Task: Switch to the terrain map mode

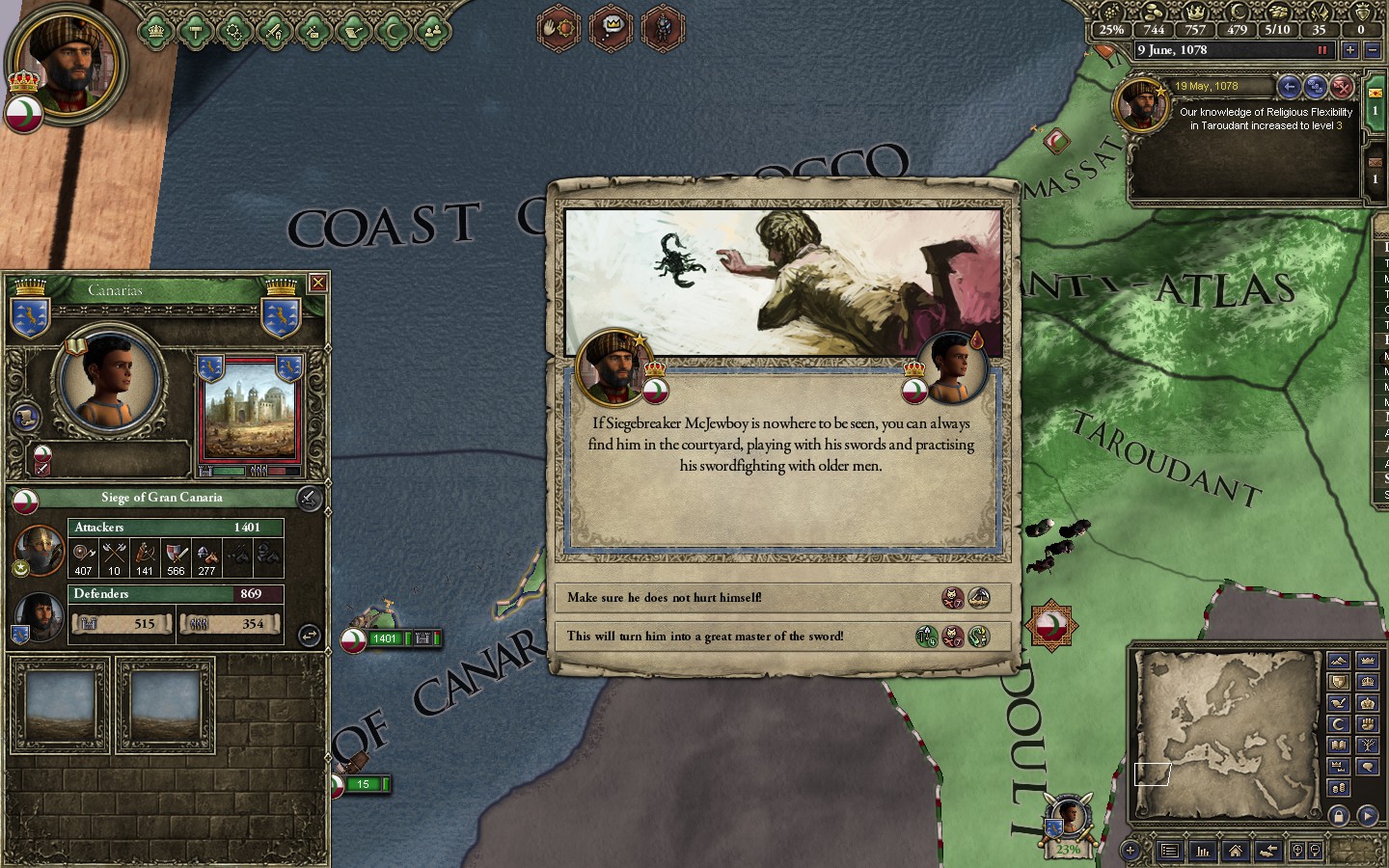Action: coord(1338,661)
